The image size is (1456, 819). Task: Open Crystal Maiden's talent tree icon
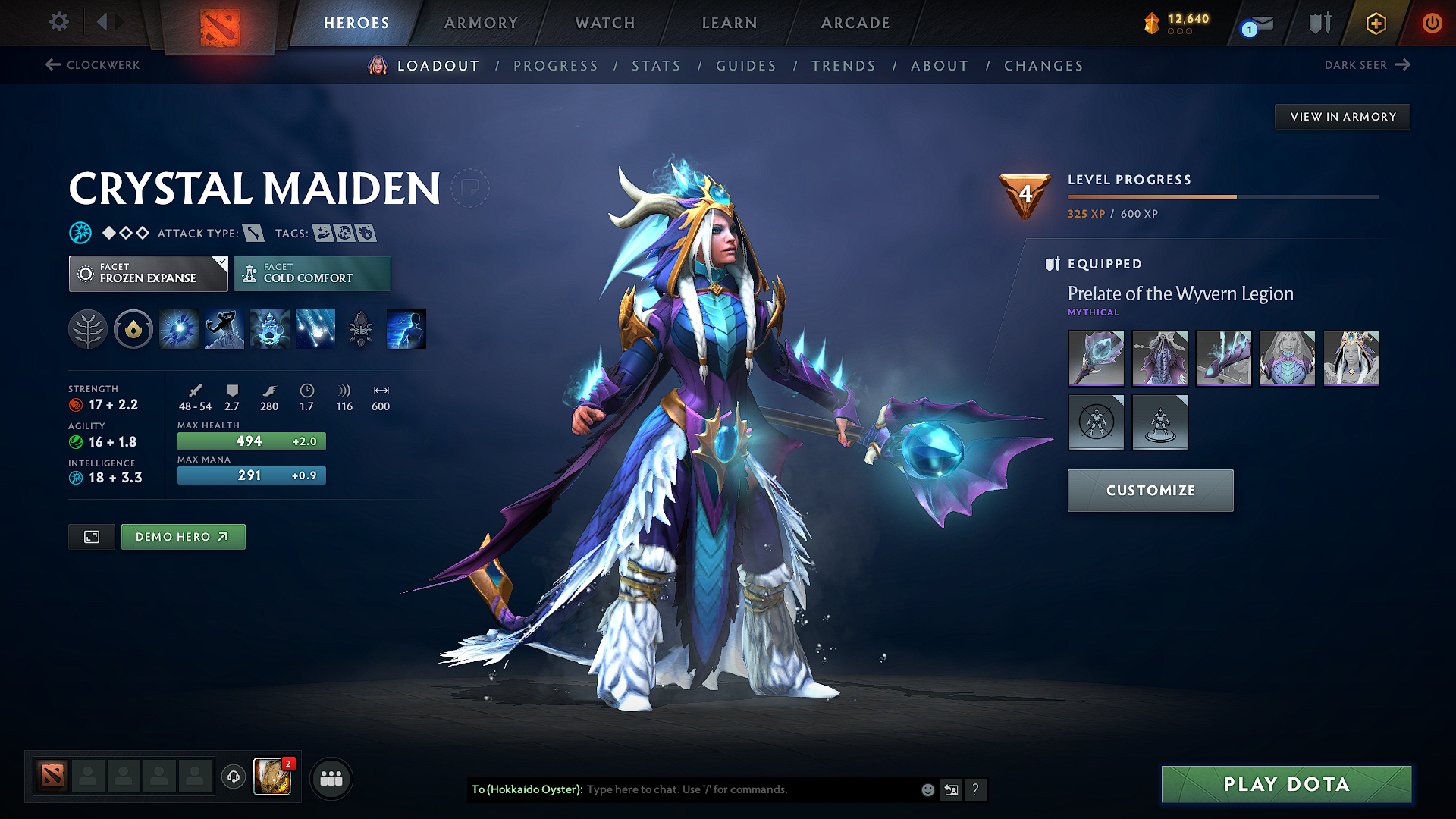pyautogui.click(x=87, y=328)
